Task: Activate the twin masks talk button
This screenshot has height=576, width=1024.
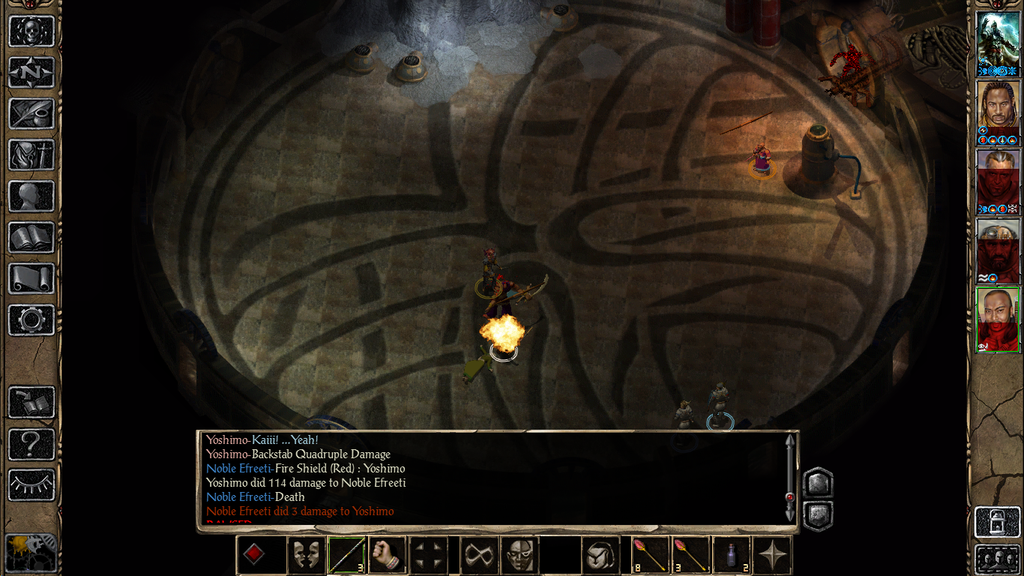Action: point(306,555)
